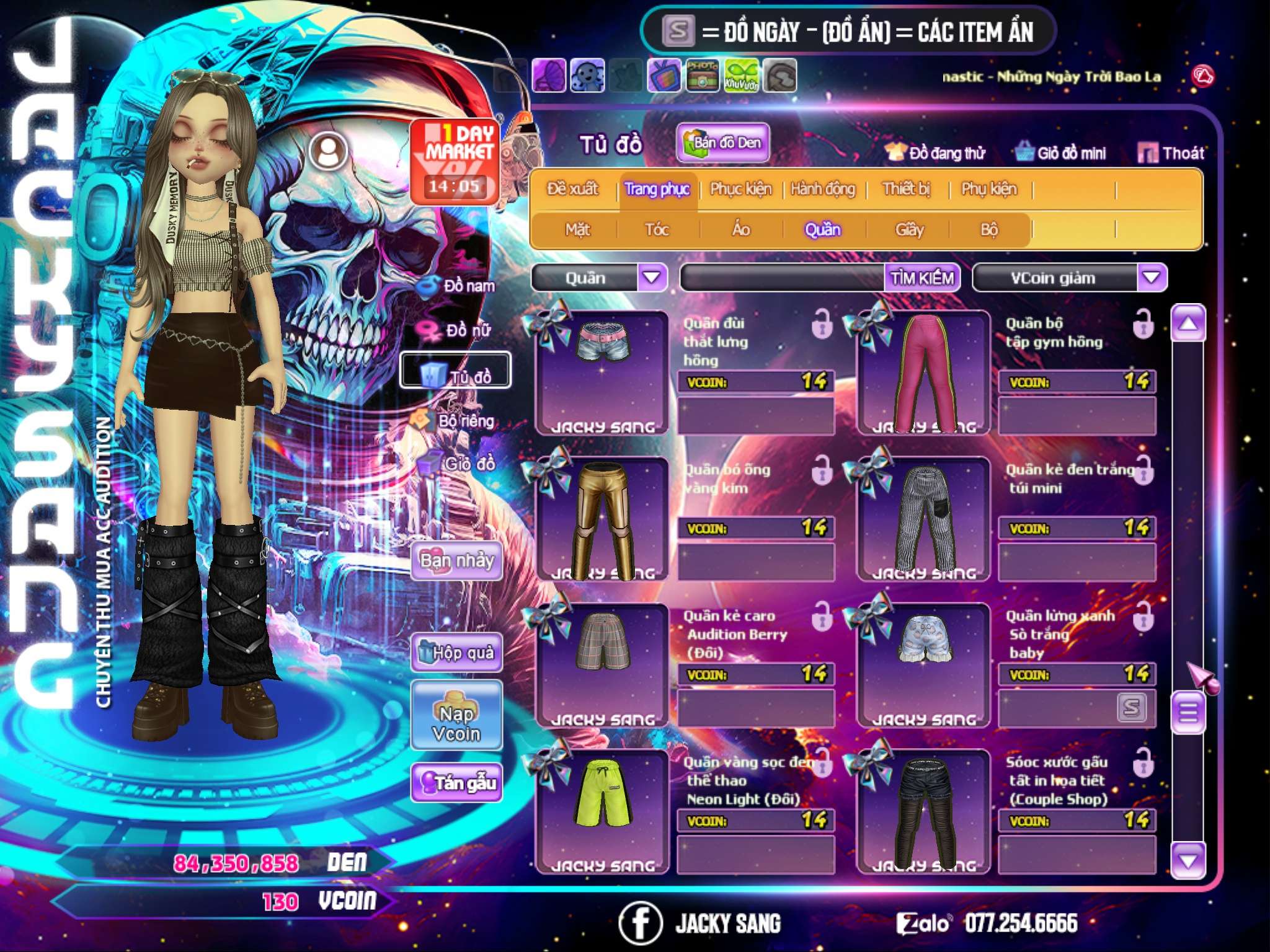The image size is (1270, 952).
Task: Switch to the Phục kiện tab
Action: point(740,189)
